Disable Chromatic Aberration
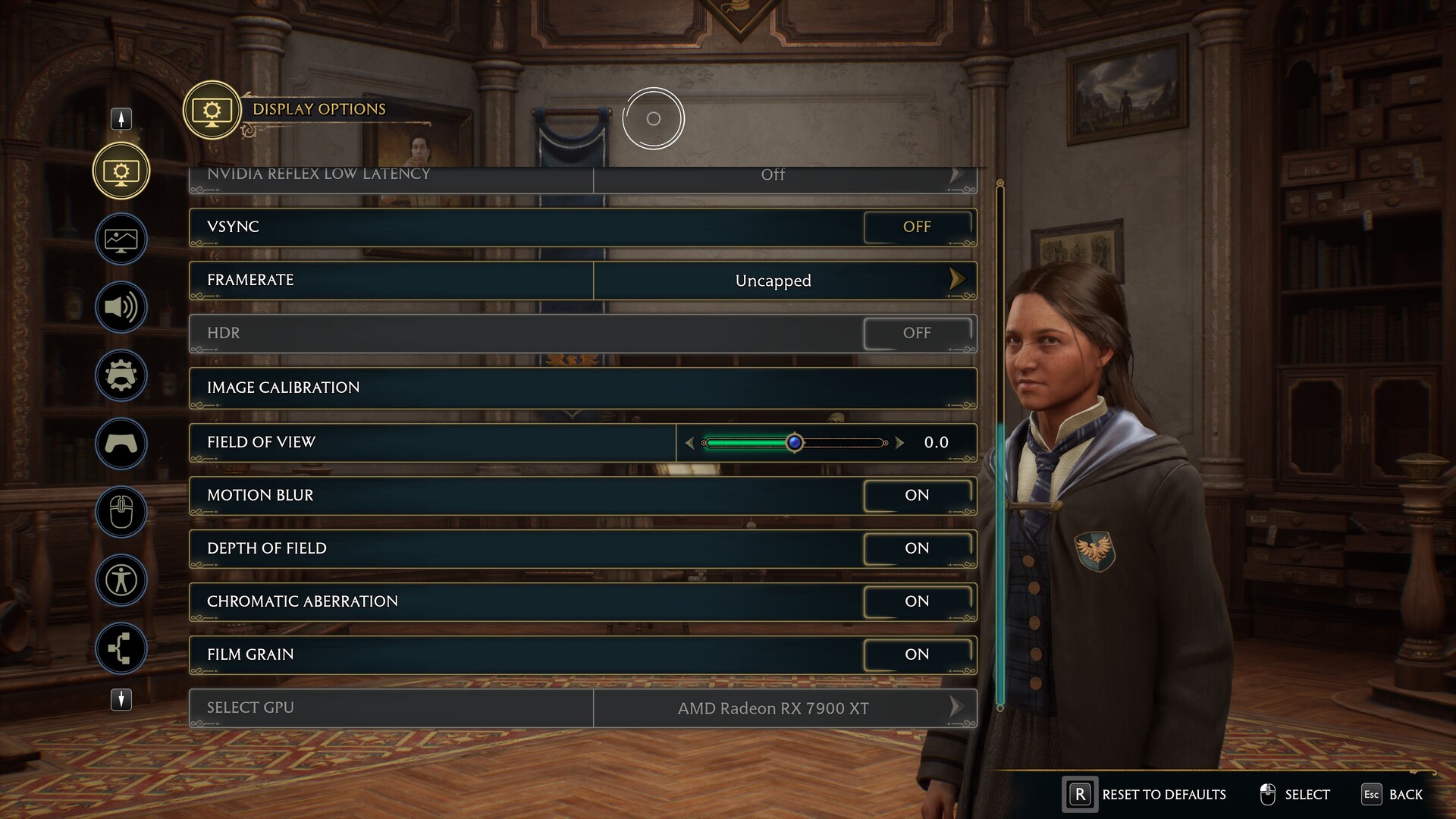 (x=917, y=601)
